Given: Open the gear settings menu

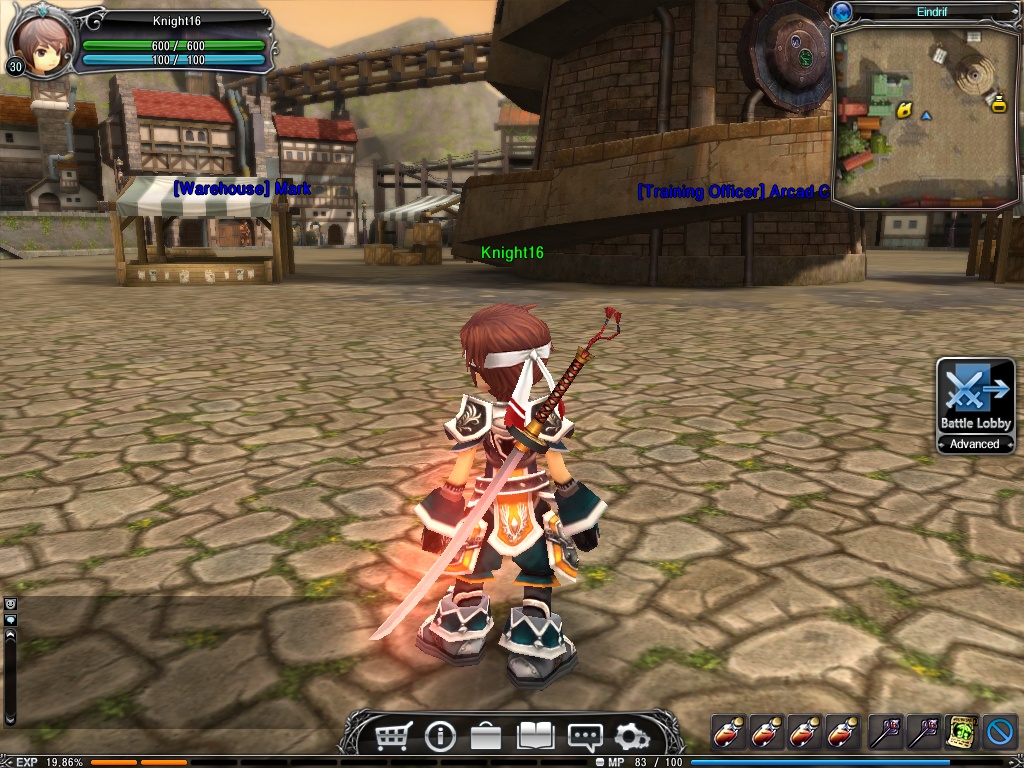Looking at the screenshot, I should tap(632, 737).
